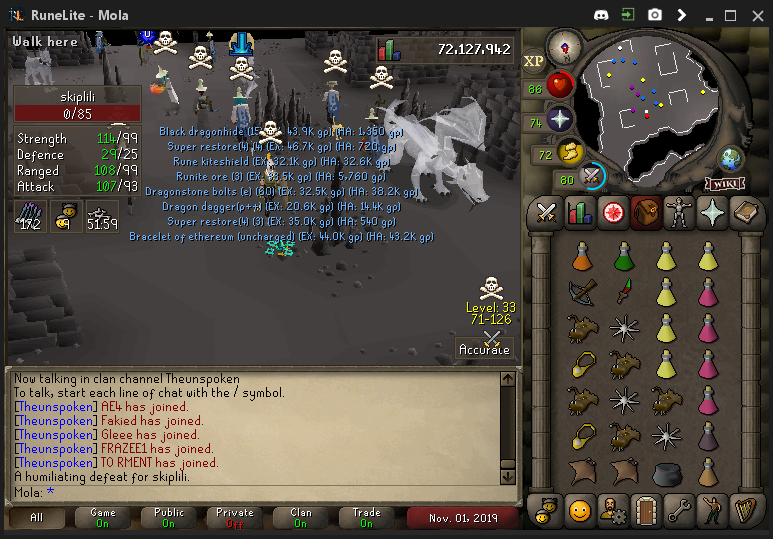Open the Quest List tab
The height and width of the screenshot is (539, 773).
[x=613, y=213]
